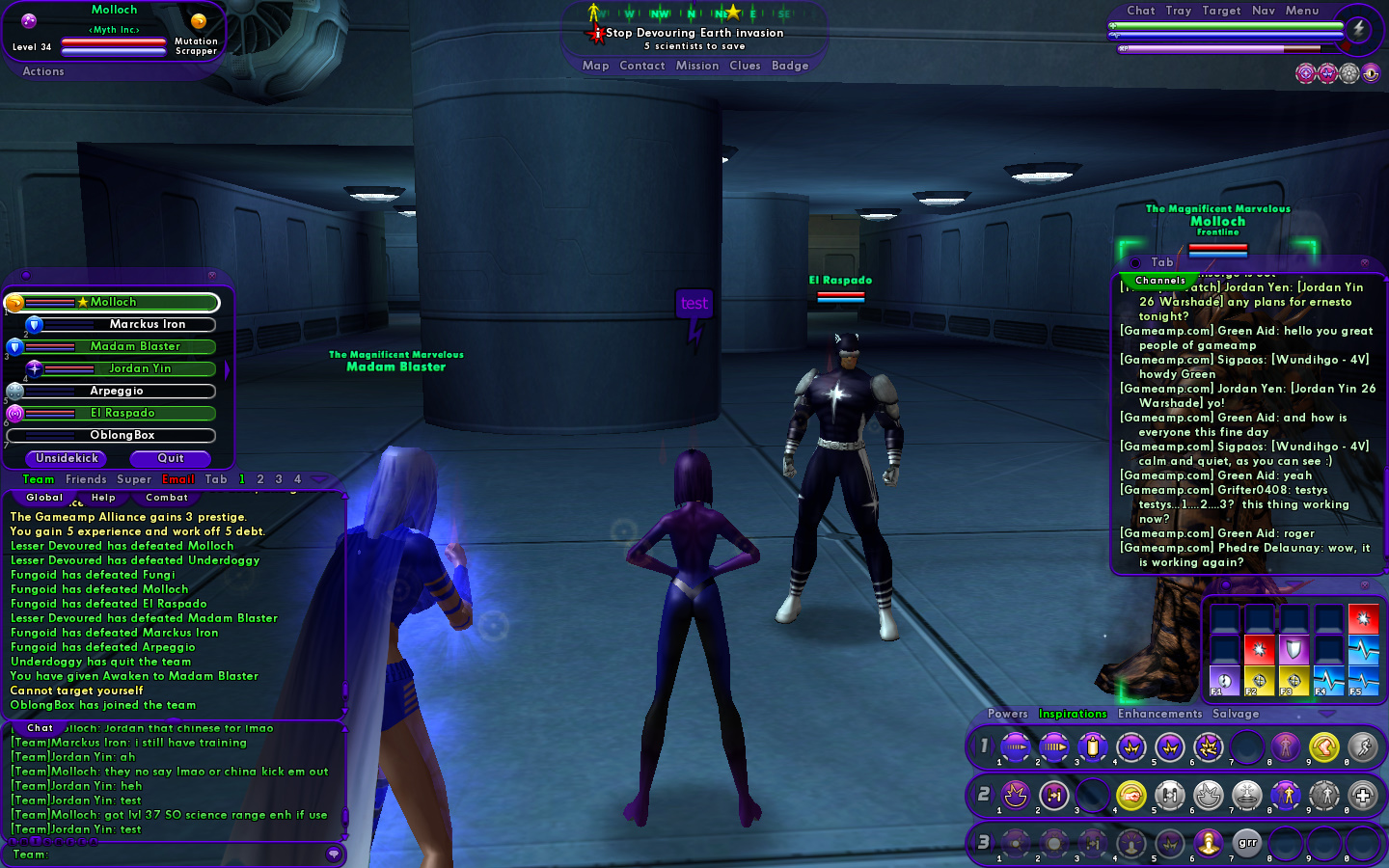Target Arpeggio in the team list
This screenshot has width=1389, height=868.
pos(116,392)
